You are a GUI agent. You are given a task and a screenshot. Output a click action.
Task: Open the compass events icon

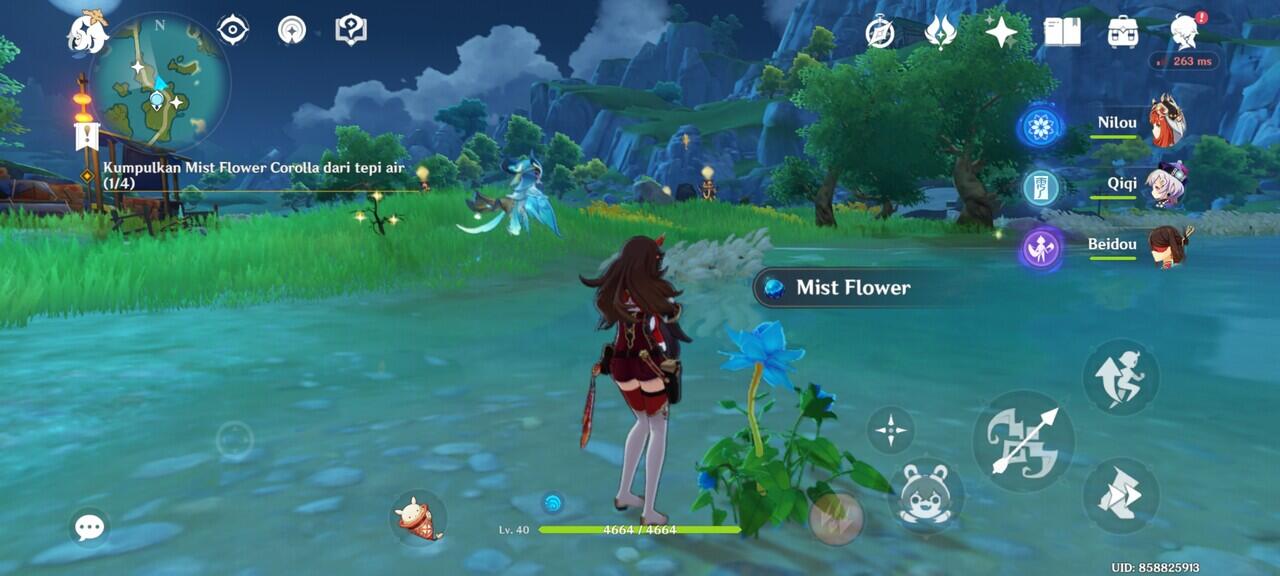tap(880, 32)
